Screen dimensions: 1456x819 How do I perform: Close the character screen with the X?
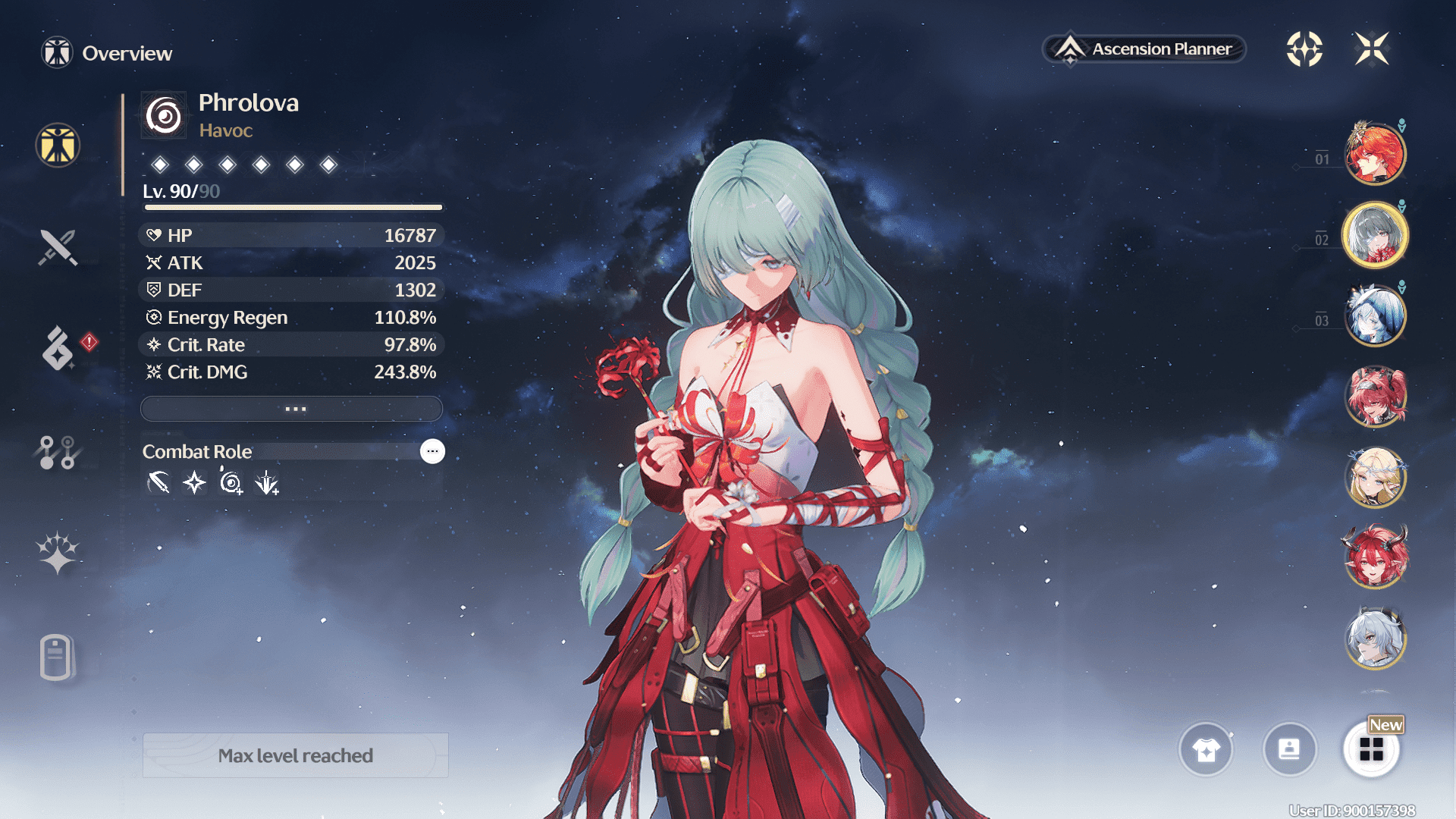(1371, 49)
